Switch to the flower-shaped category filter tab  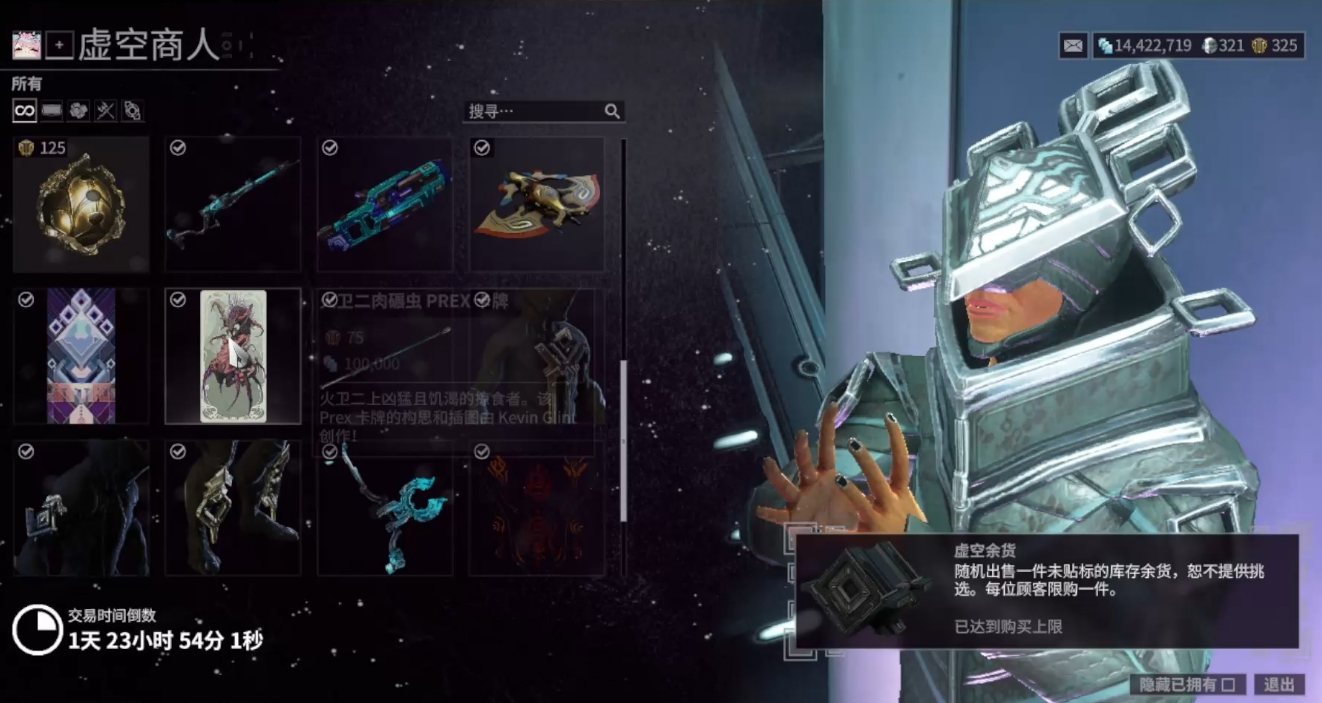(79, 111)
